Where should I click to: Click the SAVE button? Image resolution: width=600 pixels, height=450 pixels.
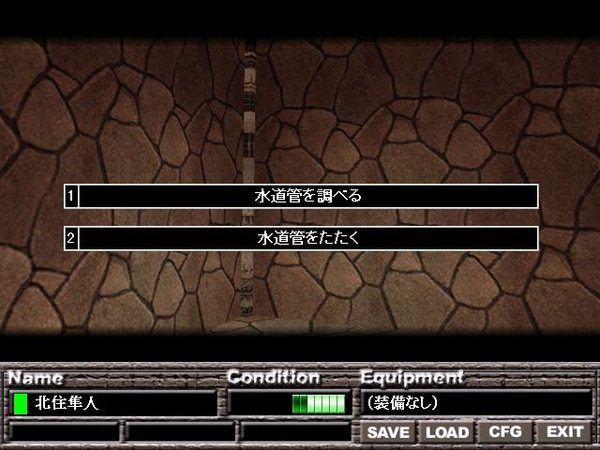click(388, 432)
